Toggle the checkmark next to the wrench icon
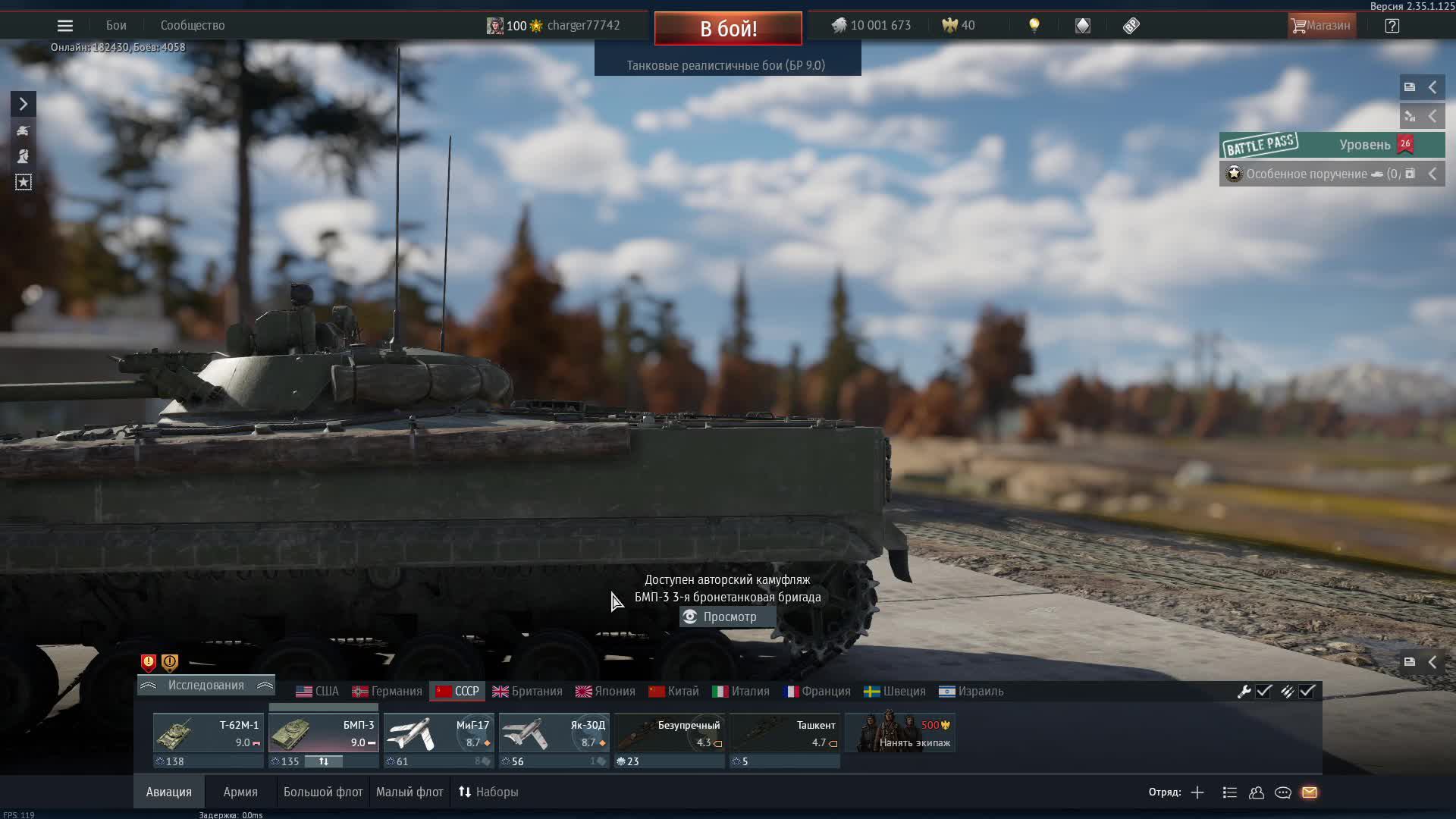Screen dimensions: 1456x819 (1263, 692)
